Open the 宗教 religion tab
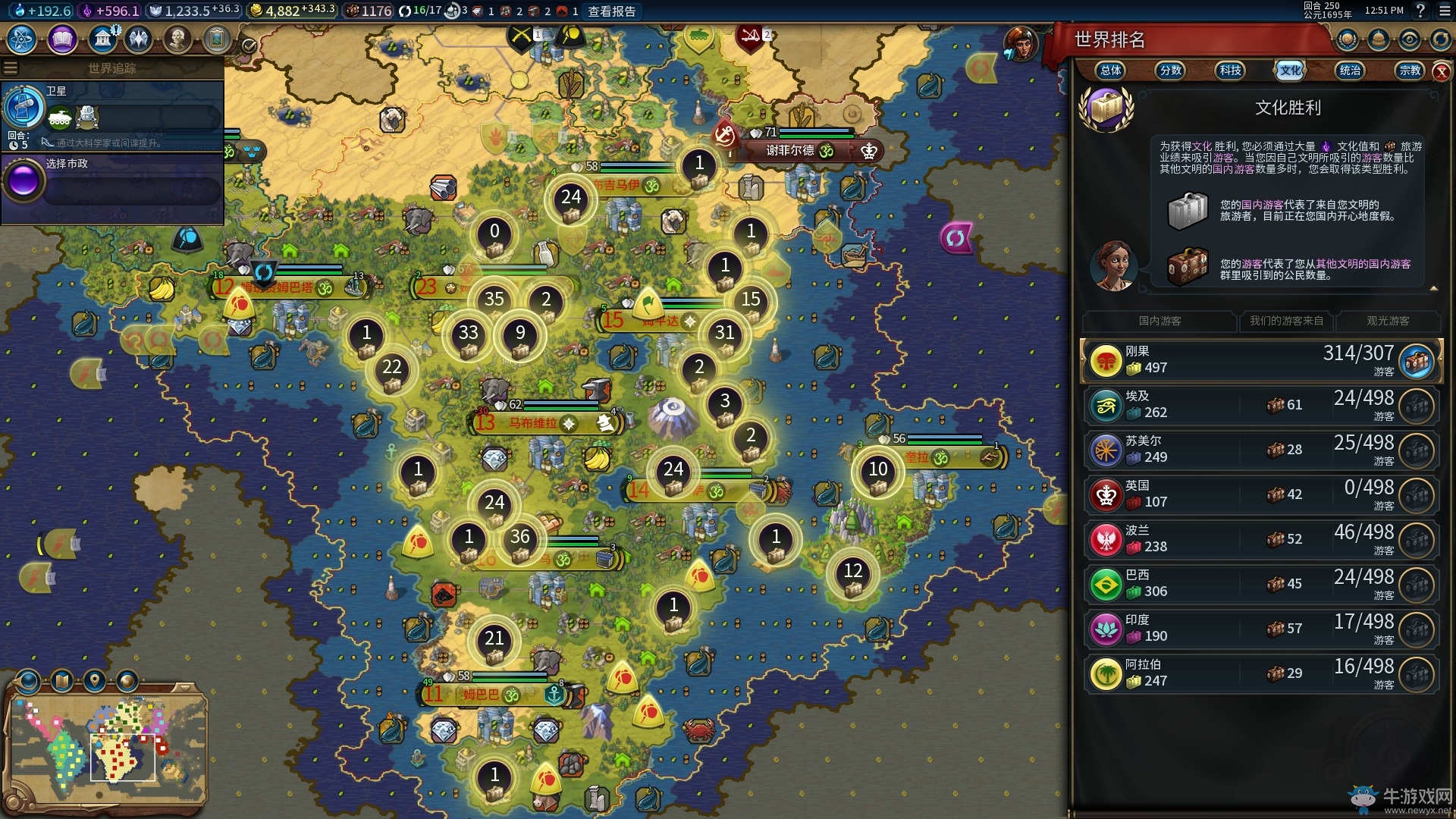1456x819 pixels. pyautogui.click(x=1410, y=71)
